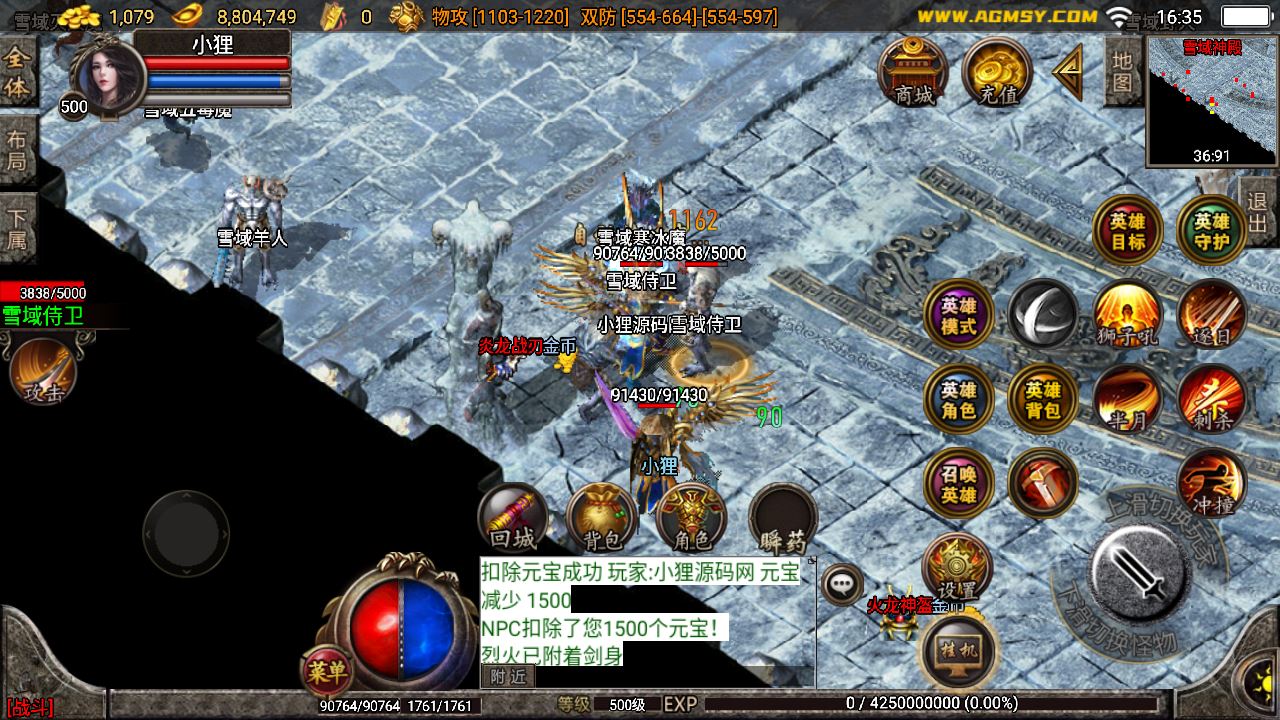Image resolution: width=1280 pixels, height=720 pixels.
Task: Use the 刺杀 (Assassinate) skill
Action: (1211, 399)
